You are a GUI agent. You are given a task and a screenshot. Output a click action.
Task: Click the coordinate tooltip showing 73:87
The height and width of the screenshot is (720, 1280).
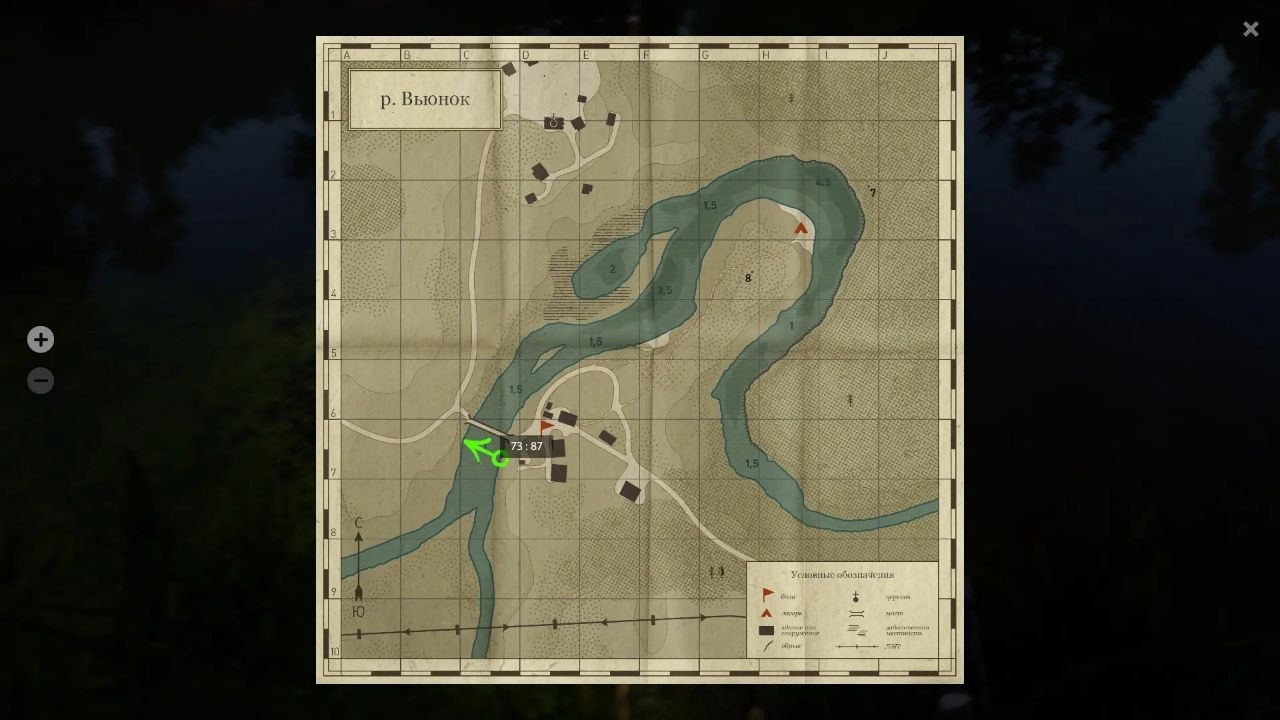point(527,446)
